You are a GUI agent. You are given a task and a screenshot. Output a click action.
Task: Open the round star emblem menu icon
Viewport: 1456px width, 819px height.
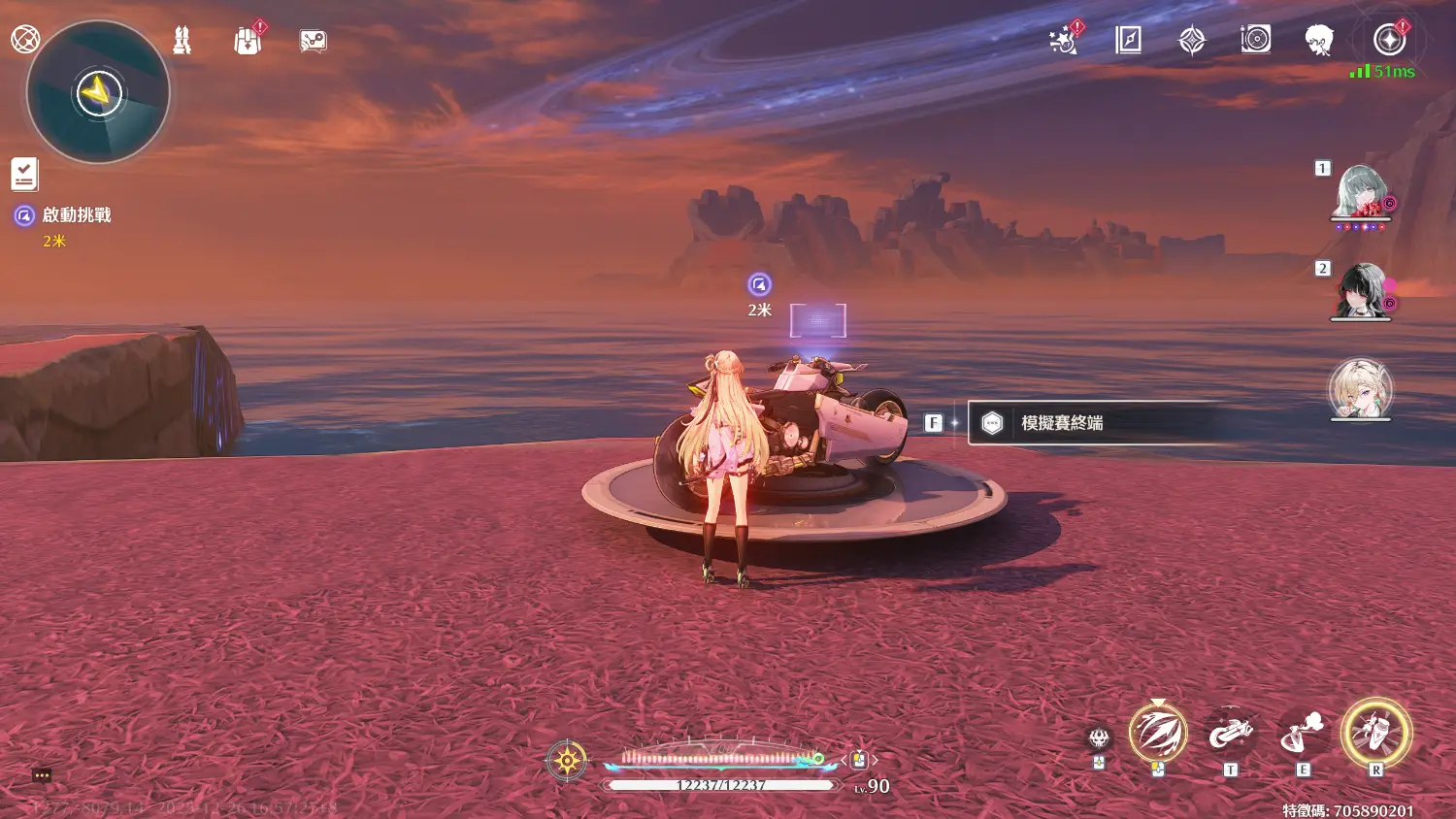[x=1389, y=40]
